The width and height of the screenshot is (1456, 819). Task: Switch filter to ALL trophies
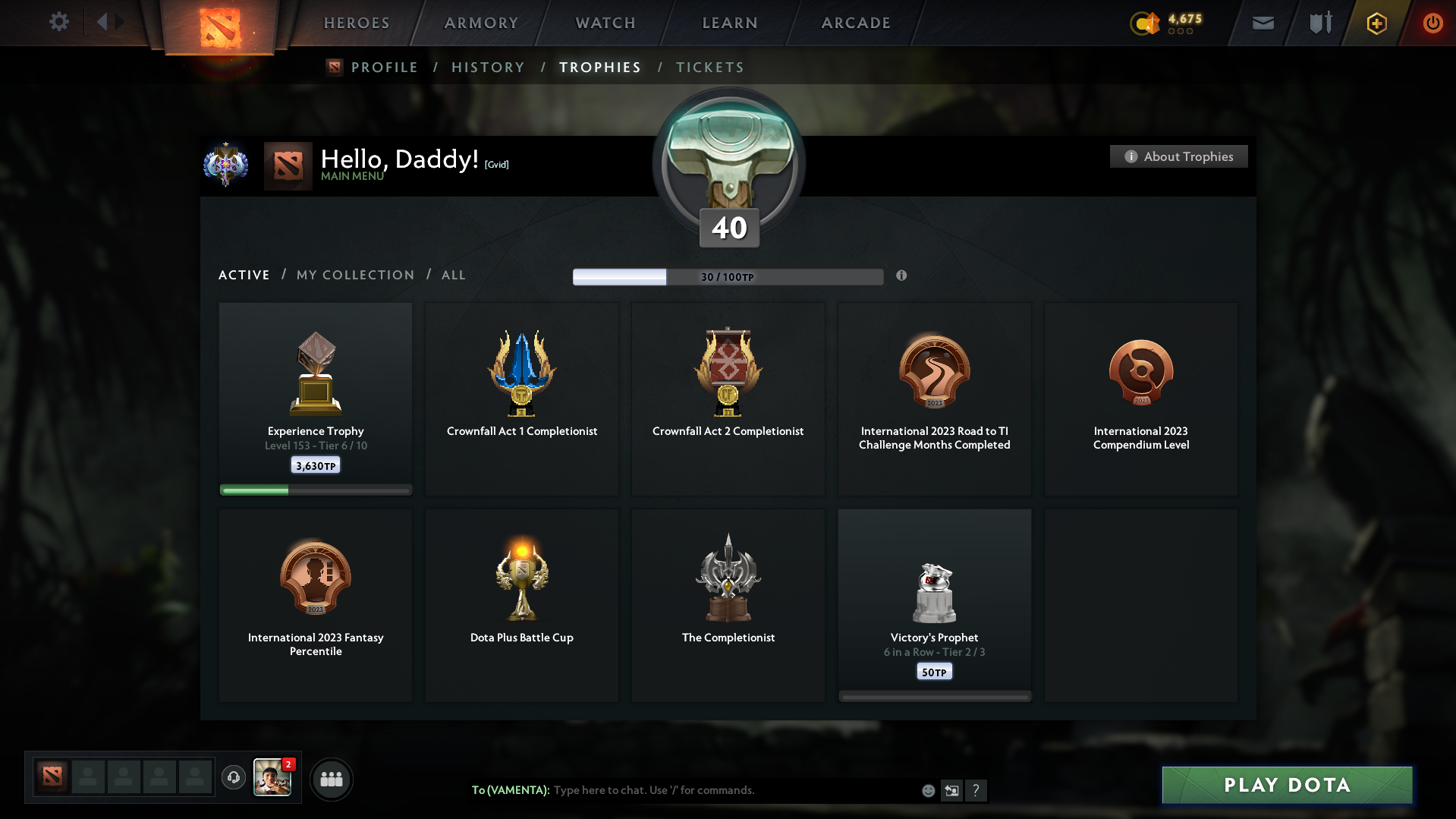tap(453, 275)
